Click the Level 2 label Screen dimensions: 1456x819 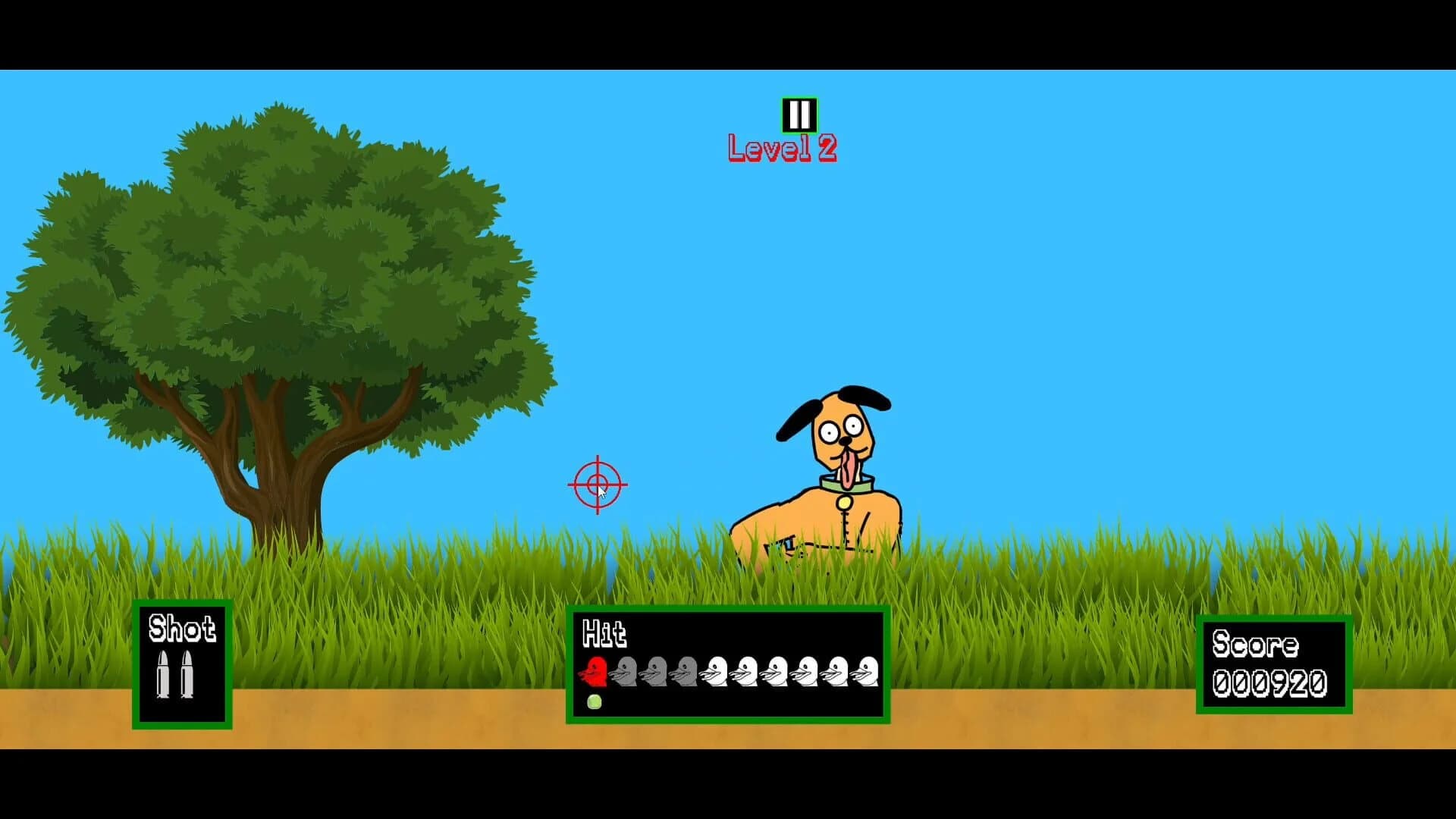point(782,149)
